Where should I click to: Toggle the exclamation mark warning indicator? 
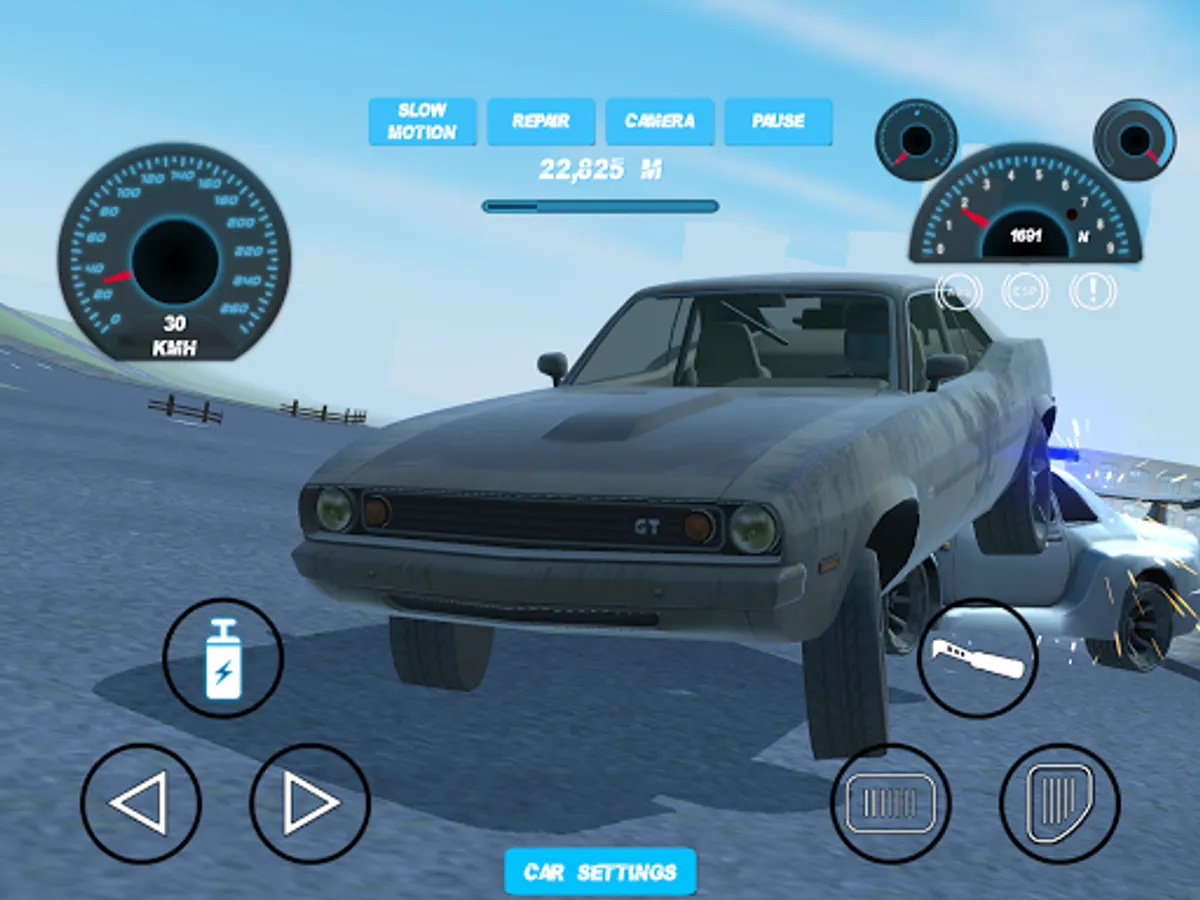[1092, 291]
